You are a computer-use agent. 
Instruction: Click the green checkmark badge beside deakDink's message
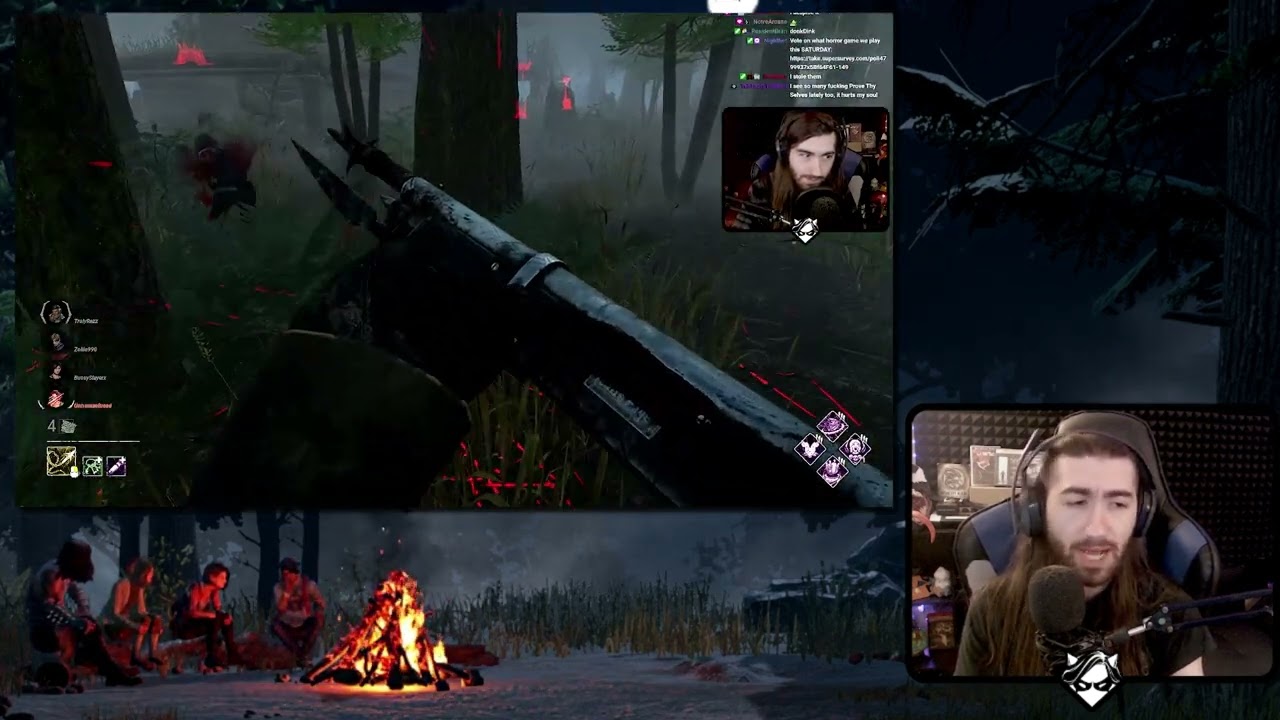pyautogui.click(x=737, y=31)
